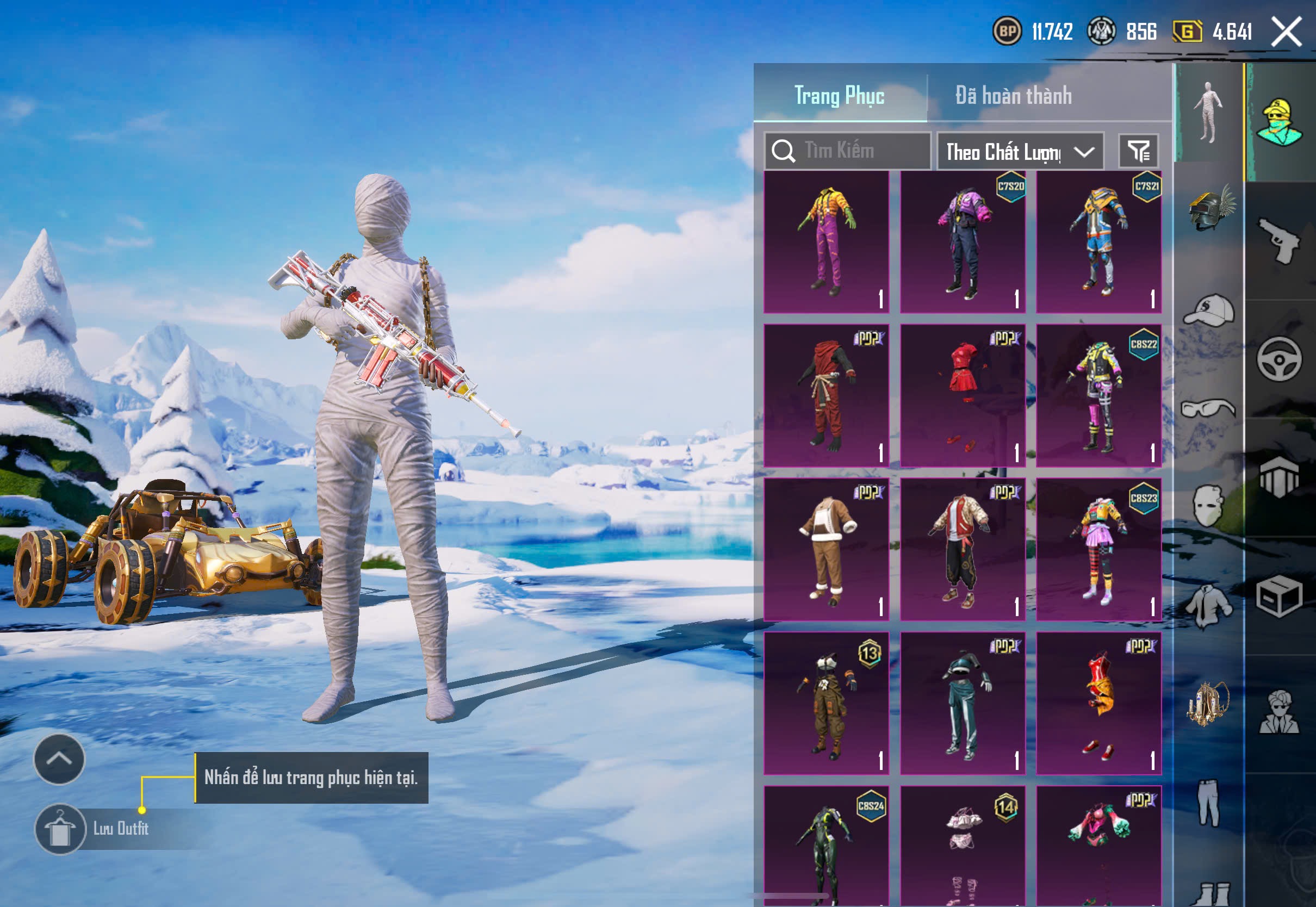Image resolution: width=1316 pixels, height=907 pixels.
Task: Pick the C7S21 blue and orange outfit
Action: [1098, 241]
